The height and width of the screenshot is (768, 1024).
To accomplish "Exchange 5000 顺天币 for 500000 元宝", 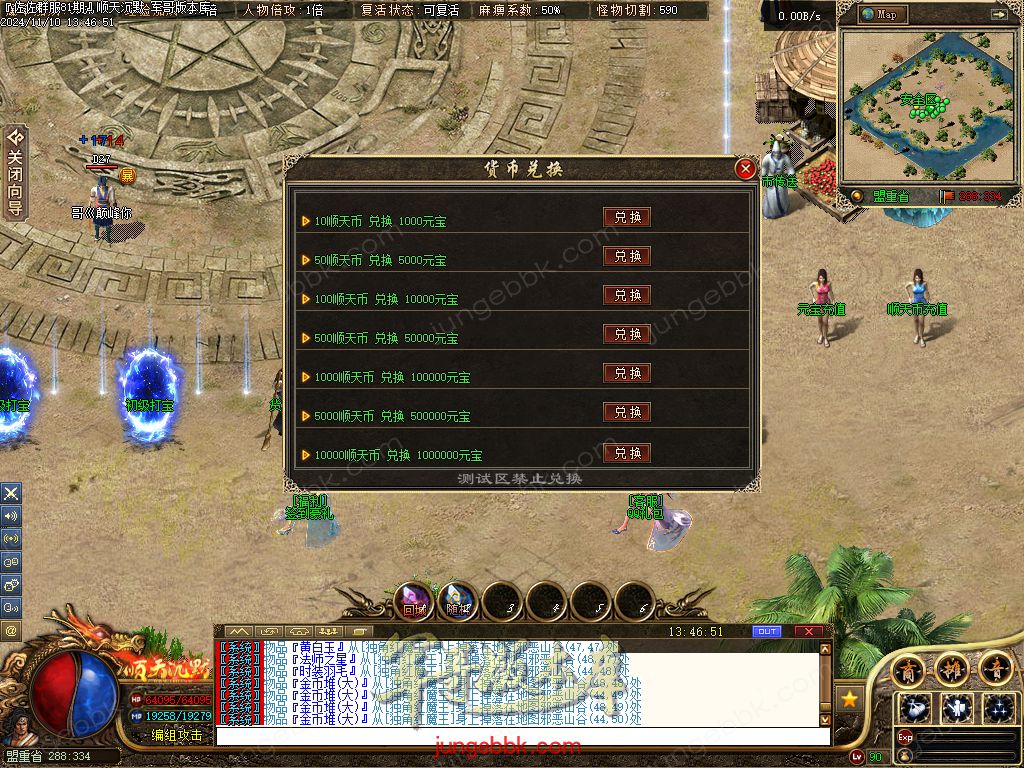I will coord(627,412).
